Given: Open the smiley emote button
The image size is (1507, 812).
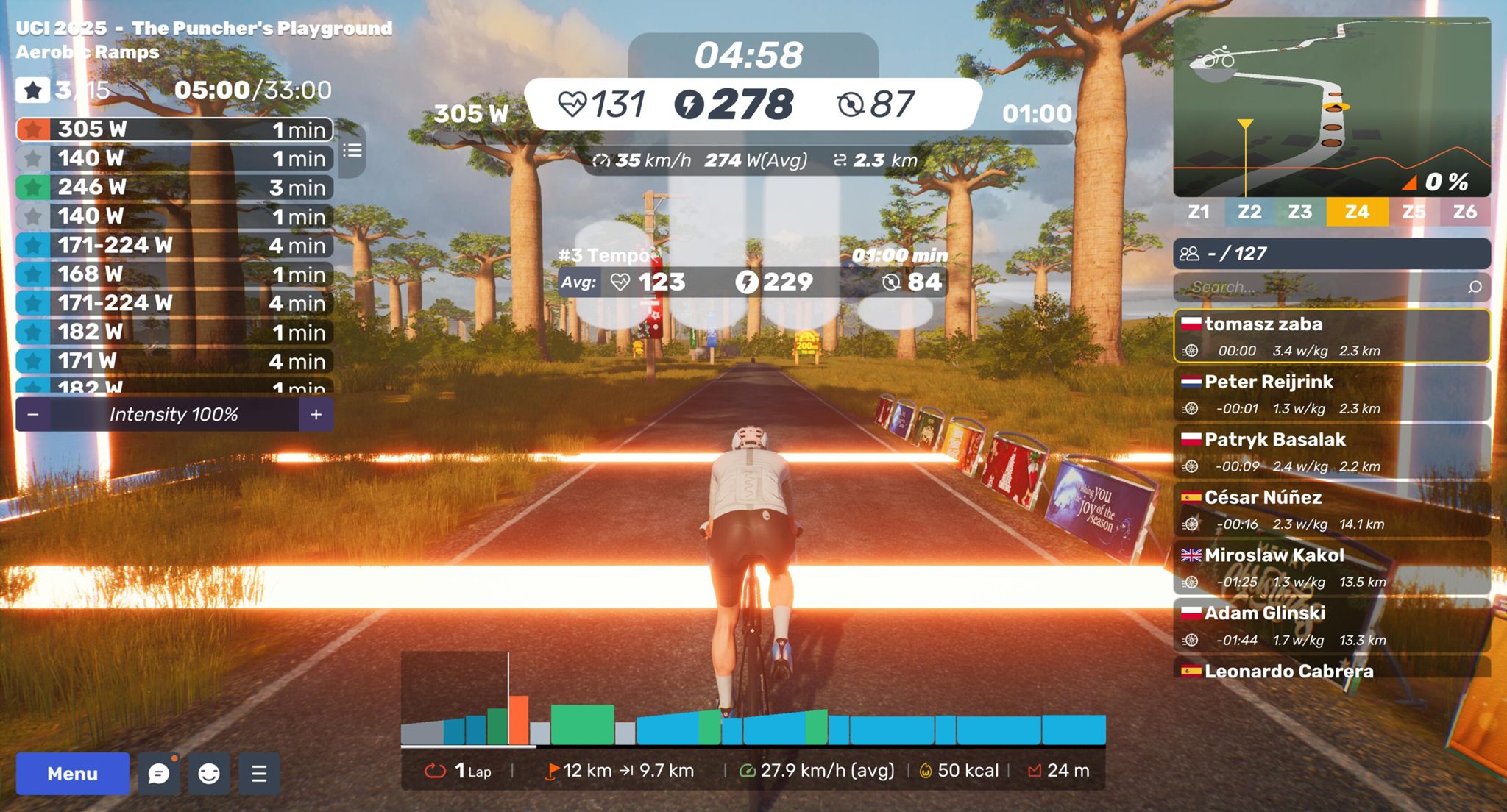Looking at the screenshot, I should (x=209, y=773).
